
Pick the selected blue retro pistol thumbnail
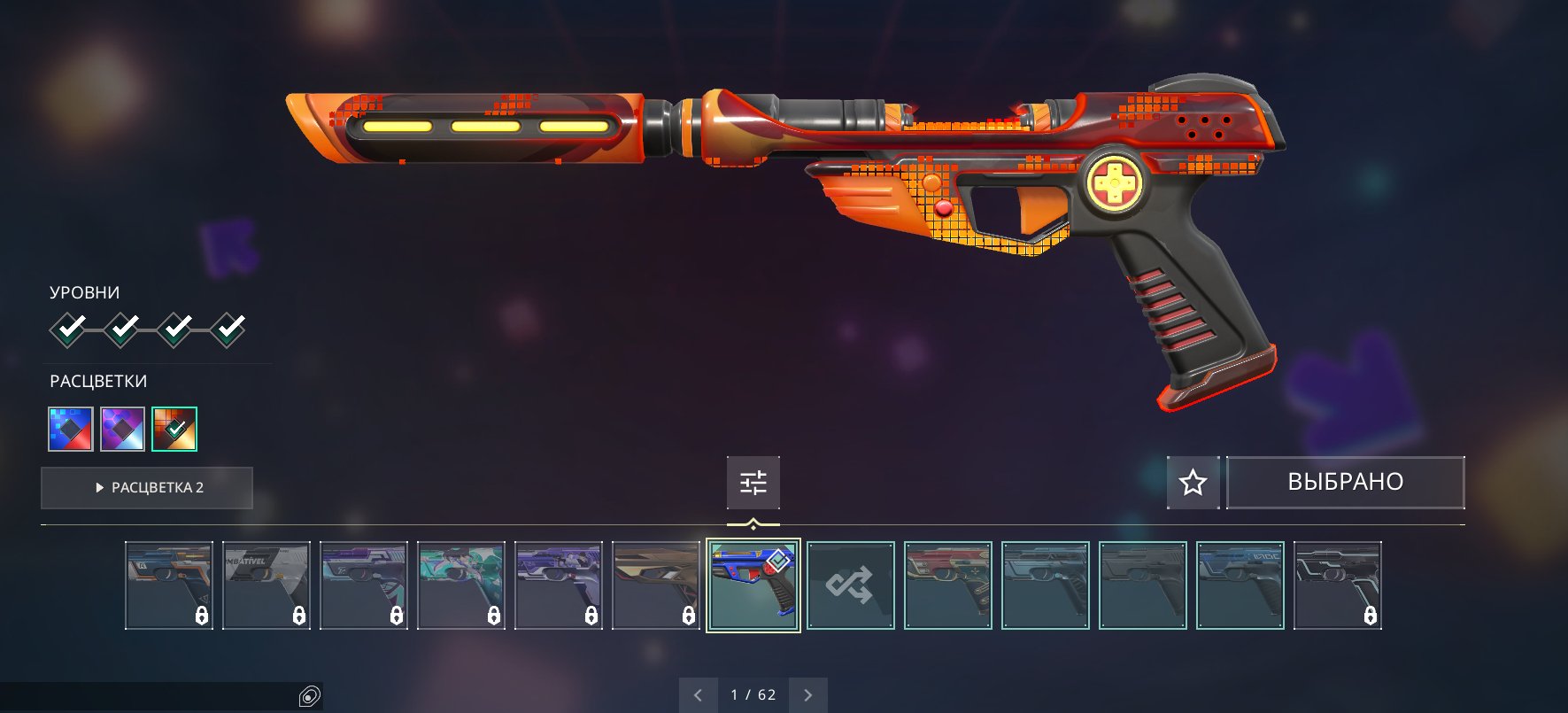753,585
